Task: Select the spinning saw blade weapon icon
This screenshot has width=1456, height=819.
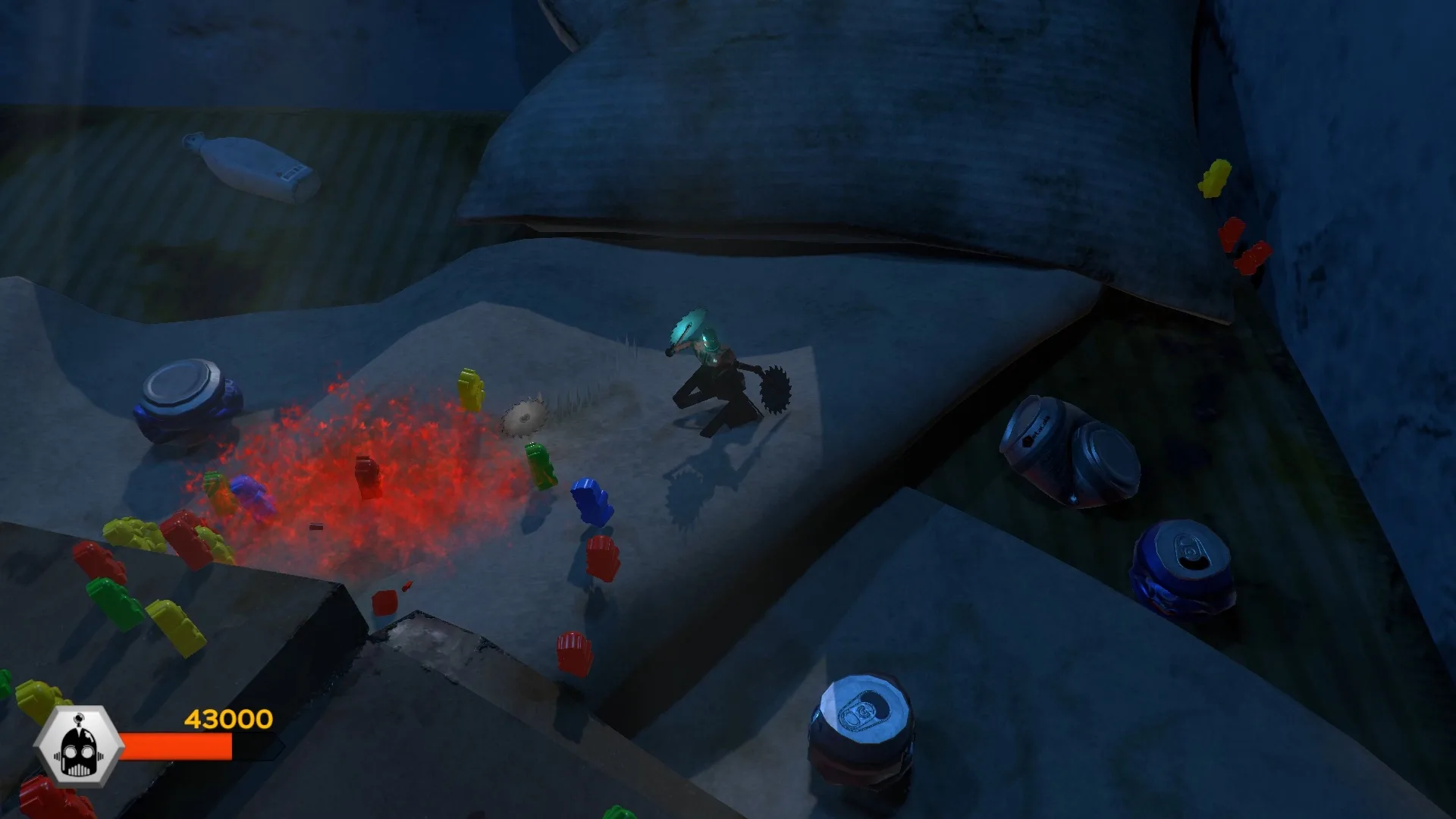Action: pyautogui.click(x=773, y=388)
